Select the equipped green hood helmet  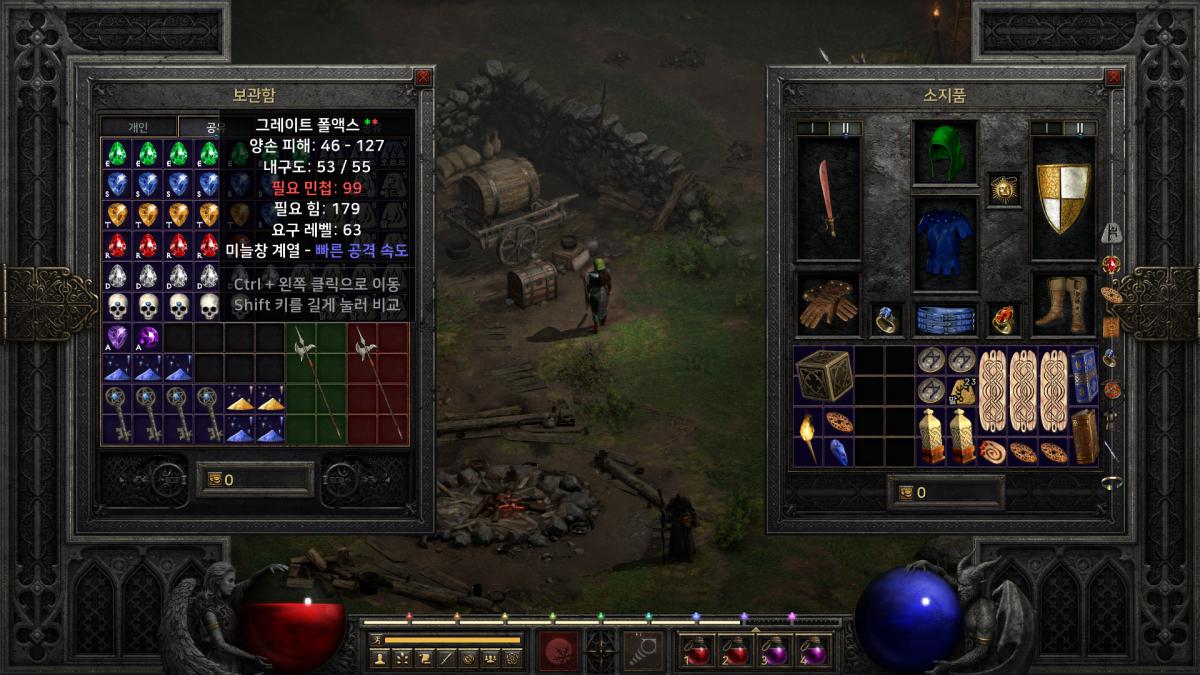pos(944,153)
